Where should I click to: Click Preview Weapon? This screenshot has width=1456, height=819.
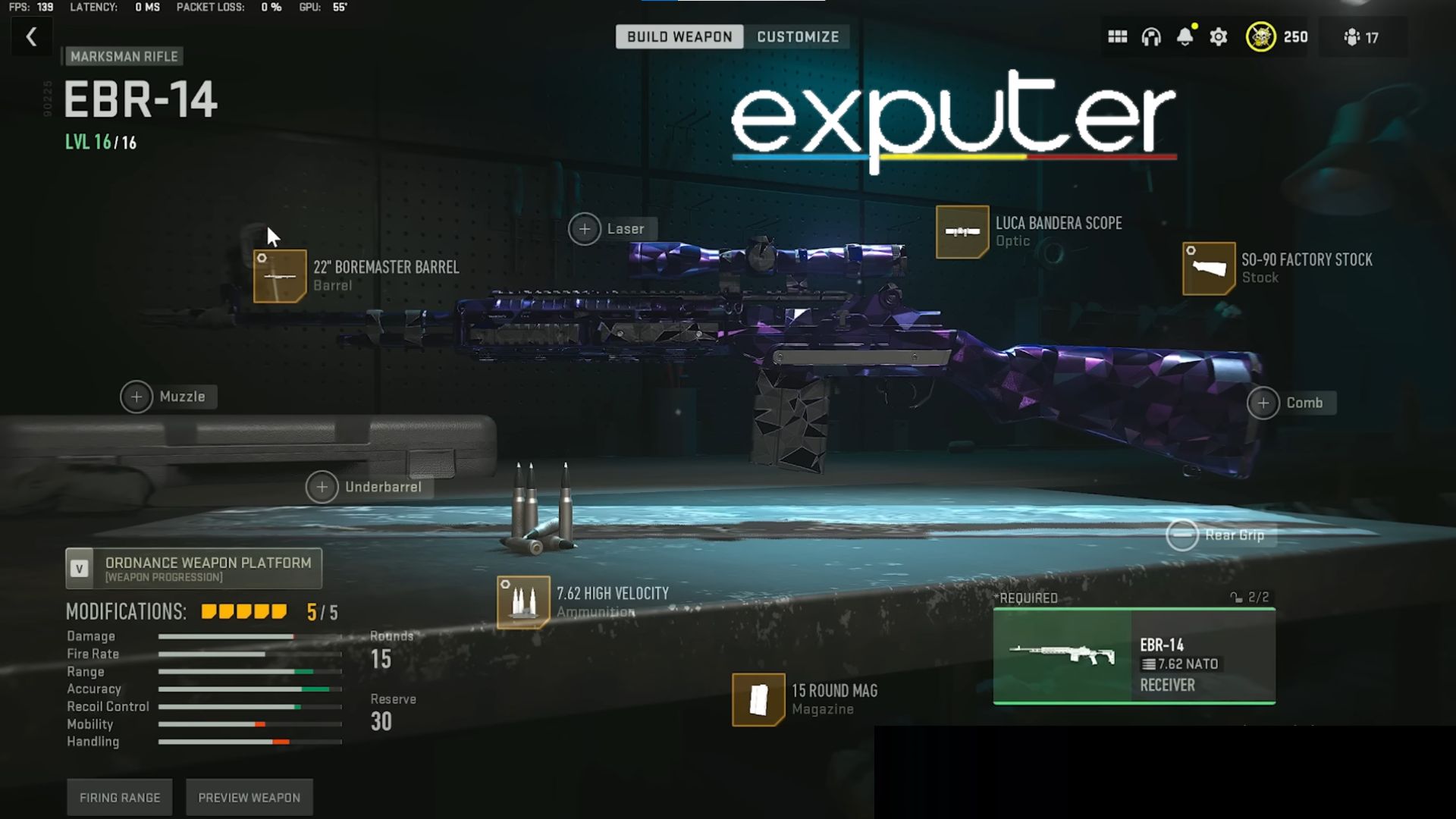pos(249,797)
